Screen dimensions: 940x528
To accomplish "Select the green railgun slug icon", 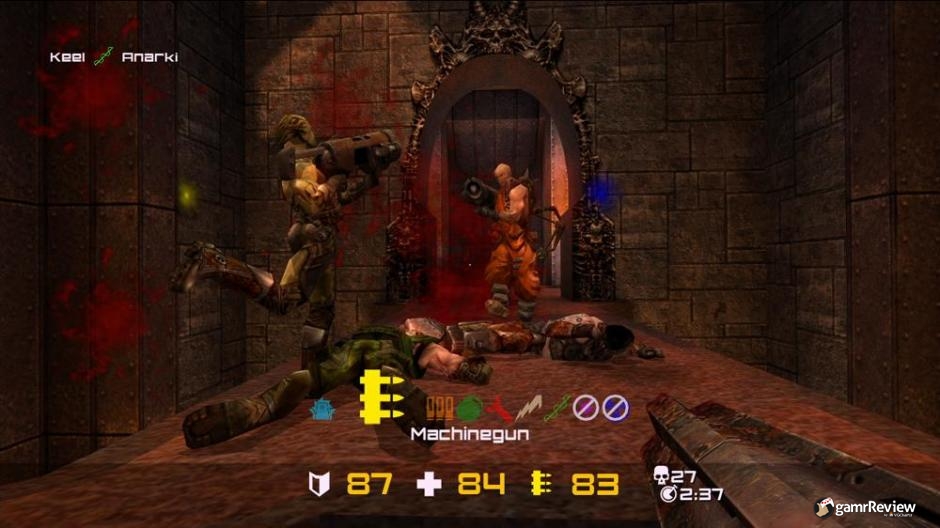I will [556, 407].
